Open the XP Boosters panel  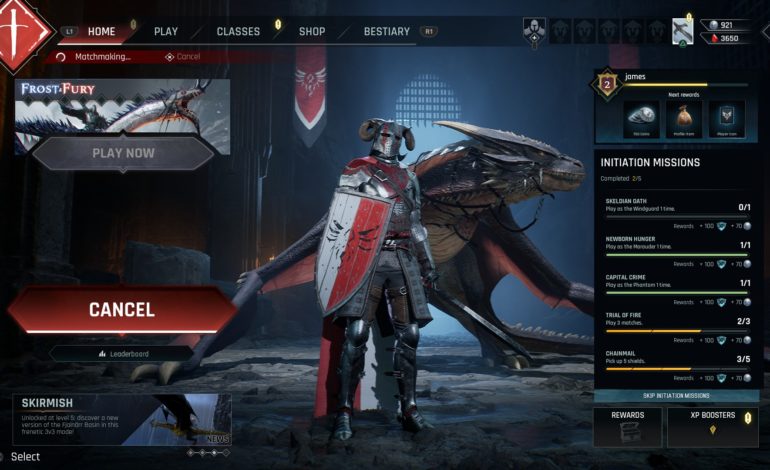pyautogui.click(x=712, y=426)
